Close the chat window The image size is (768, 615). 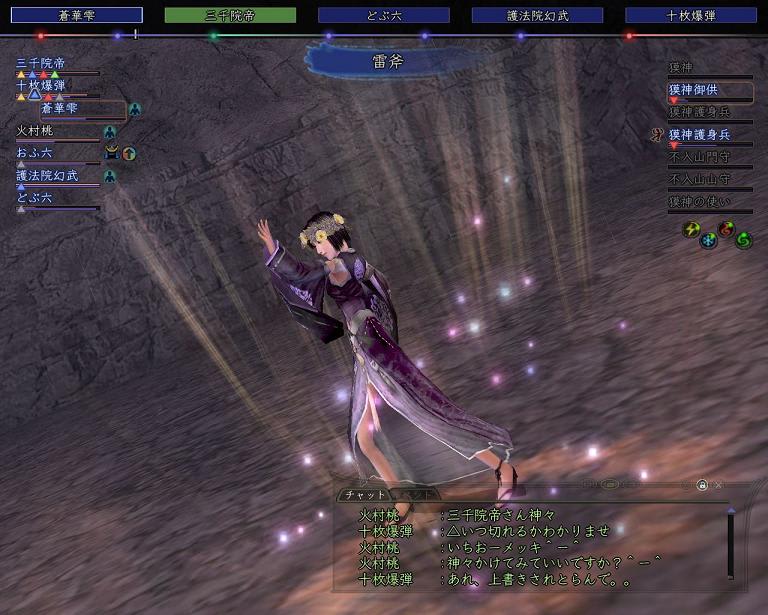(719, 485)
